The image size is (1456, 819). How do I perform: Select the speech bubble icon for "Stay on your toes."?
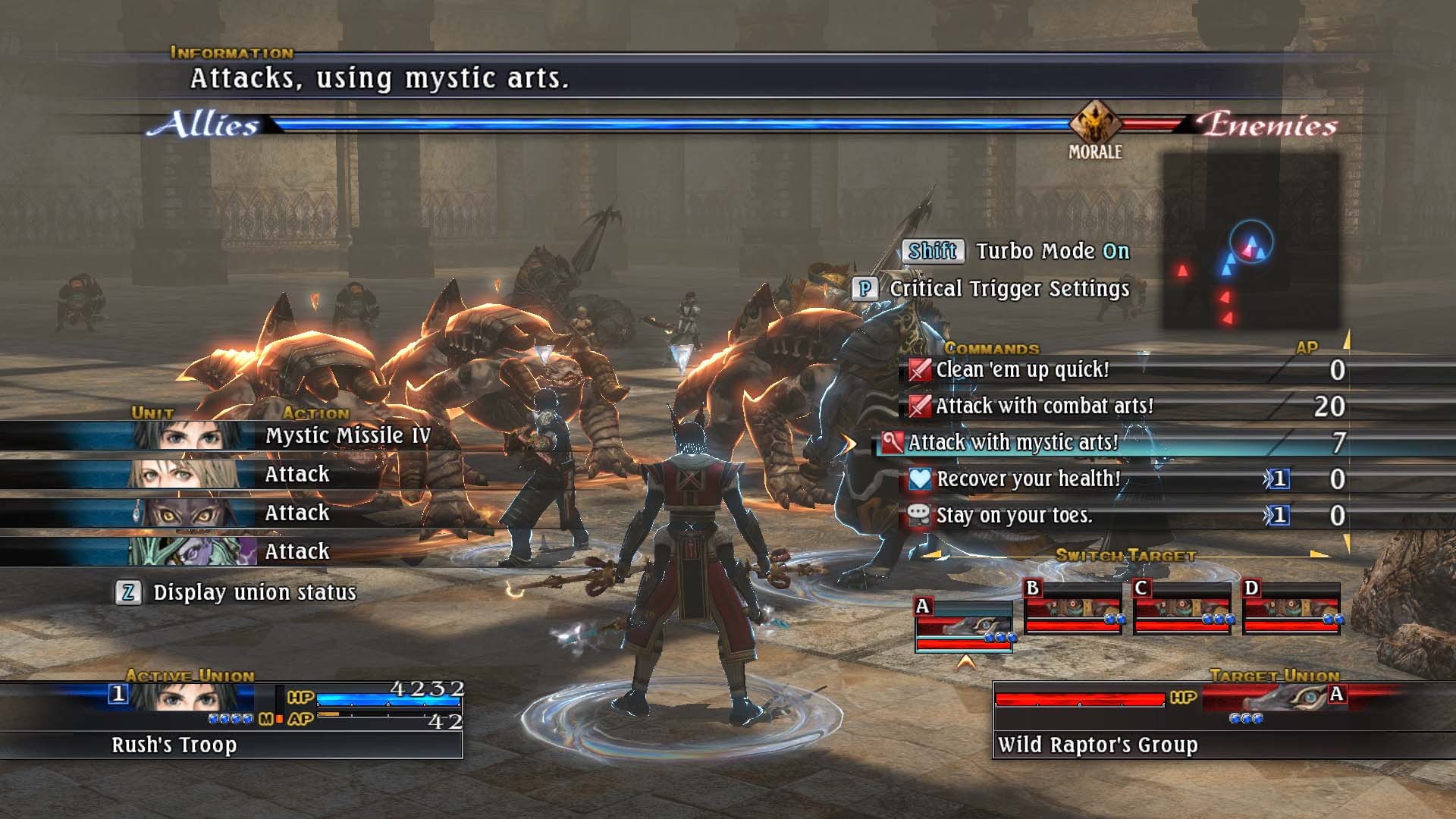pos(920,515)
